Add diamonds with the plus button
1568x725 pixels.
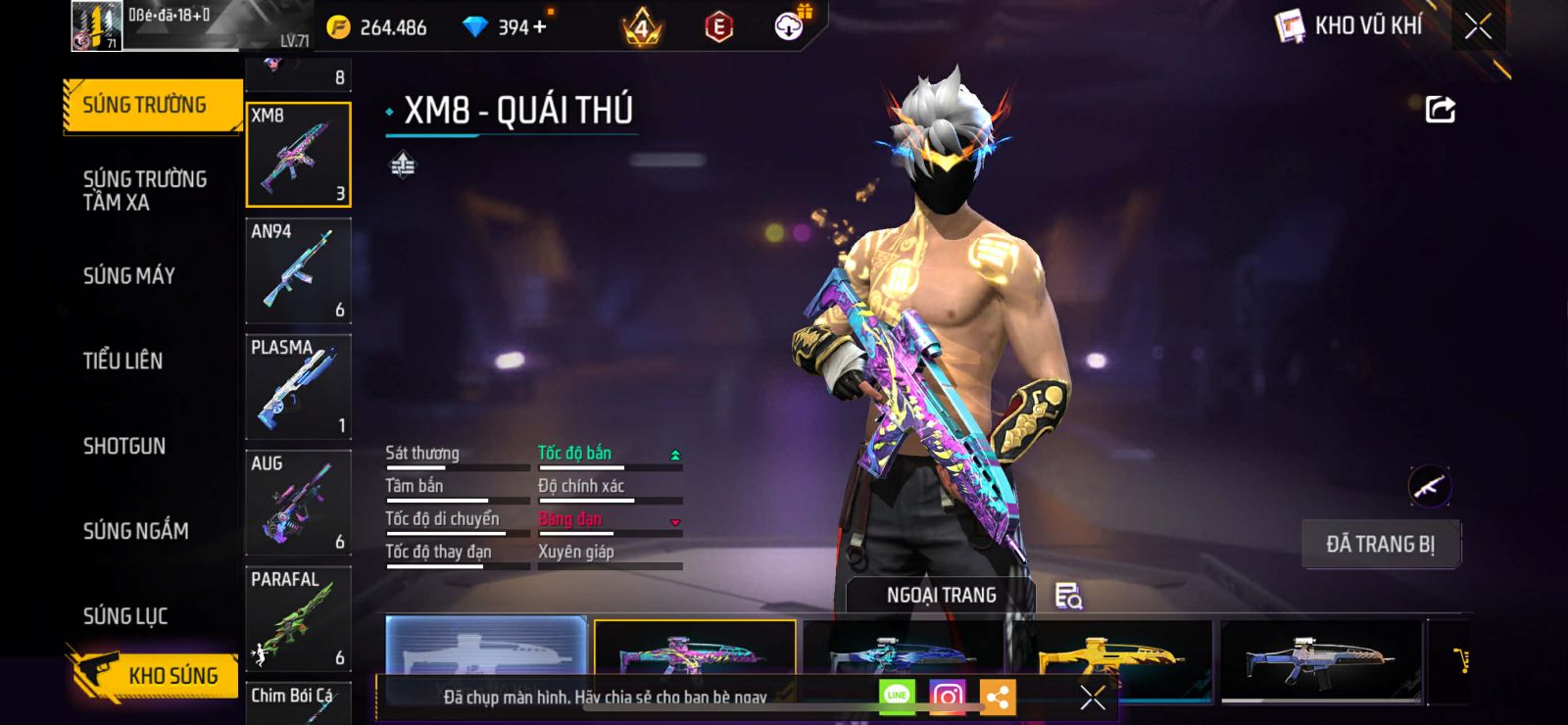click(x=539, y=26)
